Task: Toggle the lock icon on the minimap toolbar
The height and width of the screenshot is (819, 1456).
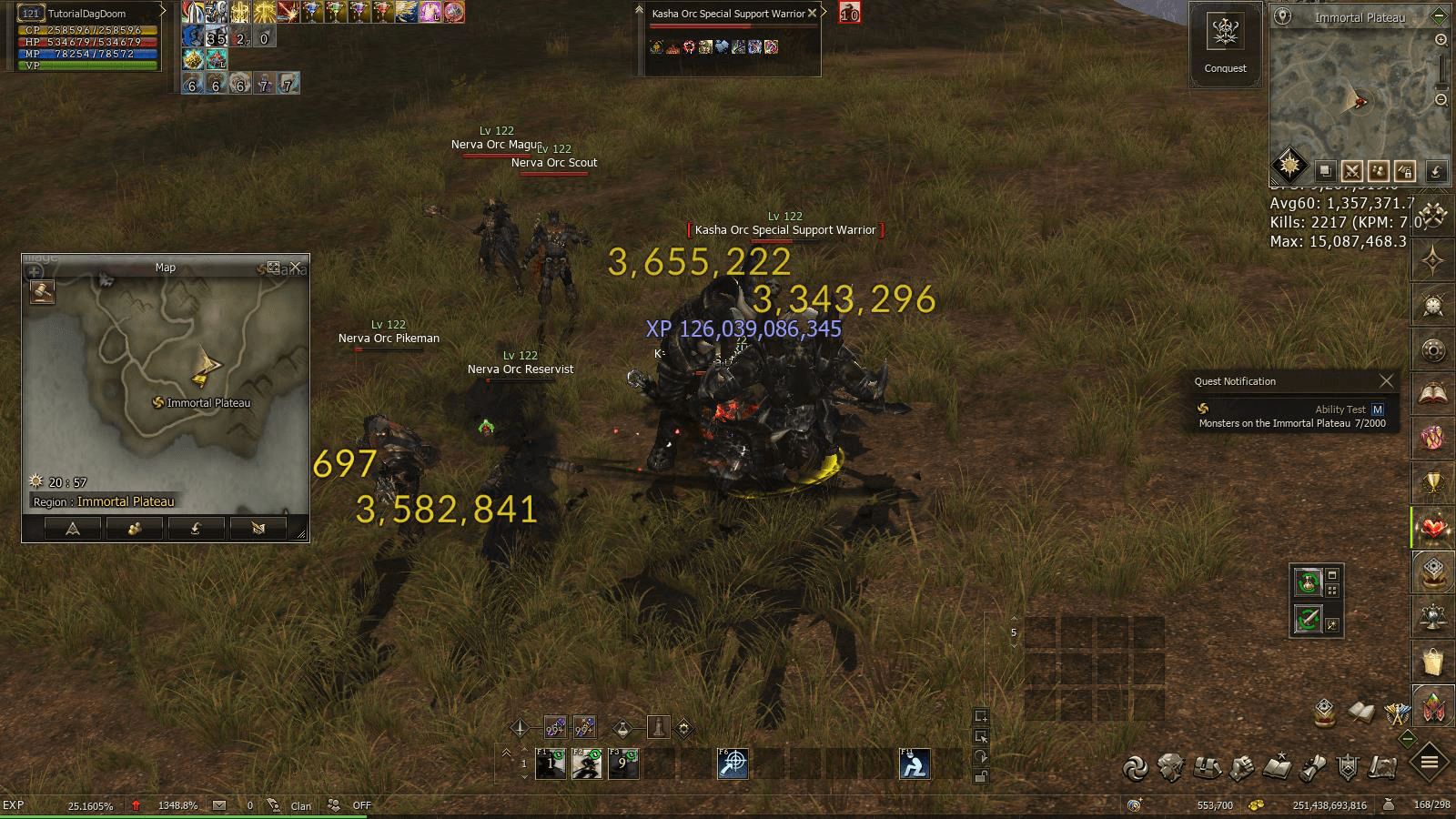Action: 1406,170
